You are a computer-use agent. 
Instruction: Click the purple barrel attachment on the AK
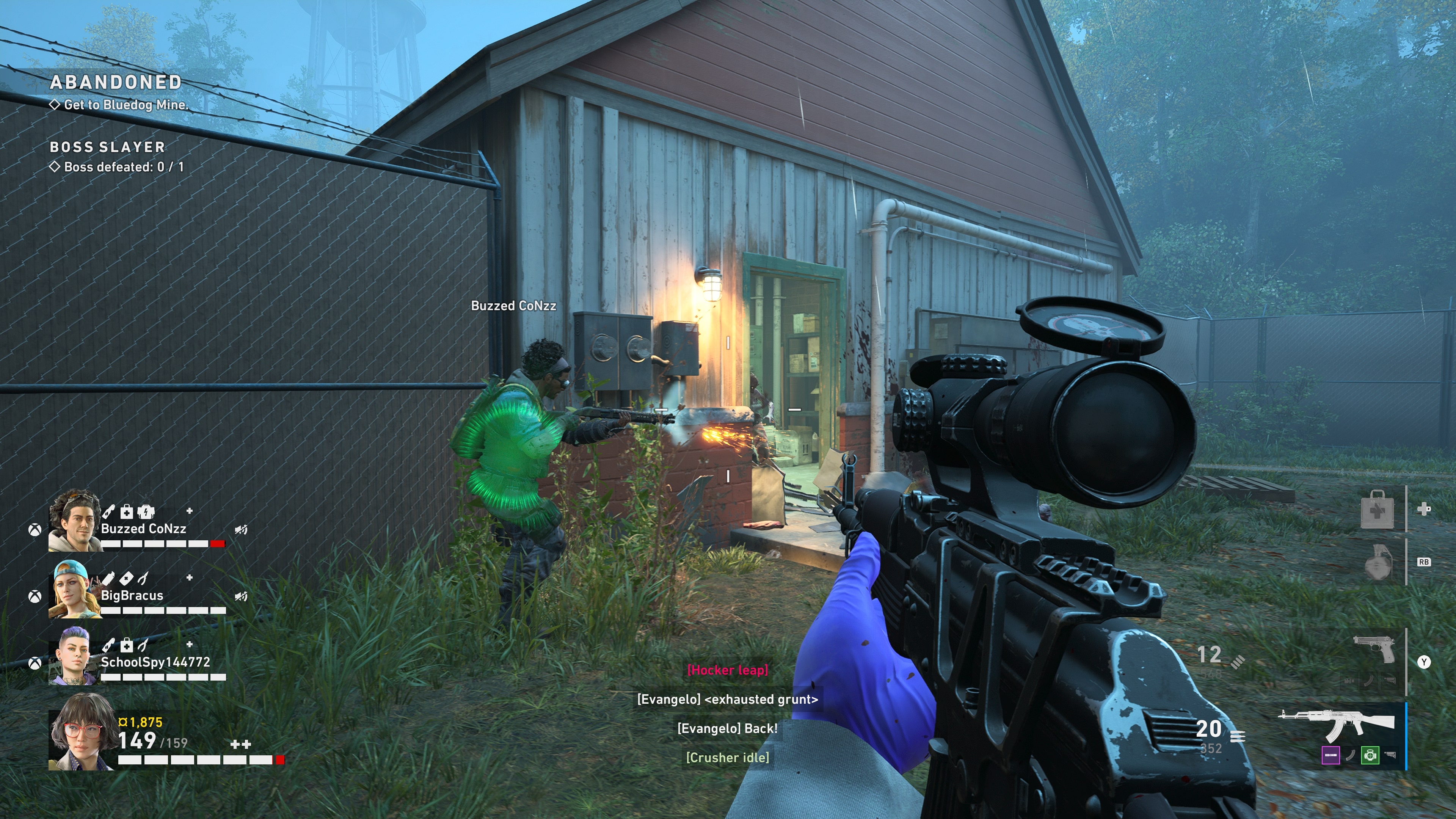click(x=1330, y=755)
